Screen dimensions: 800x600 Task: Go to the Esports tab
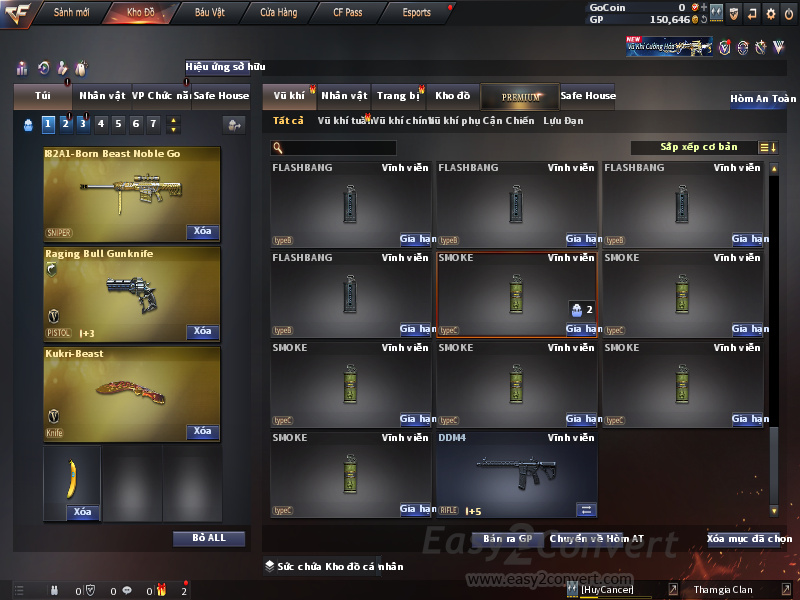416,12
